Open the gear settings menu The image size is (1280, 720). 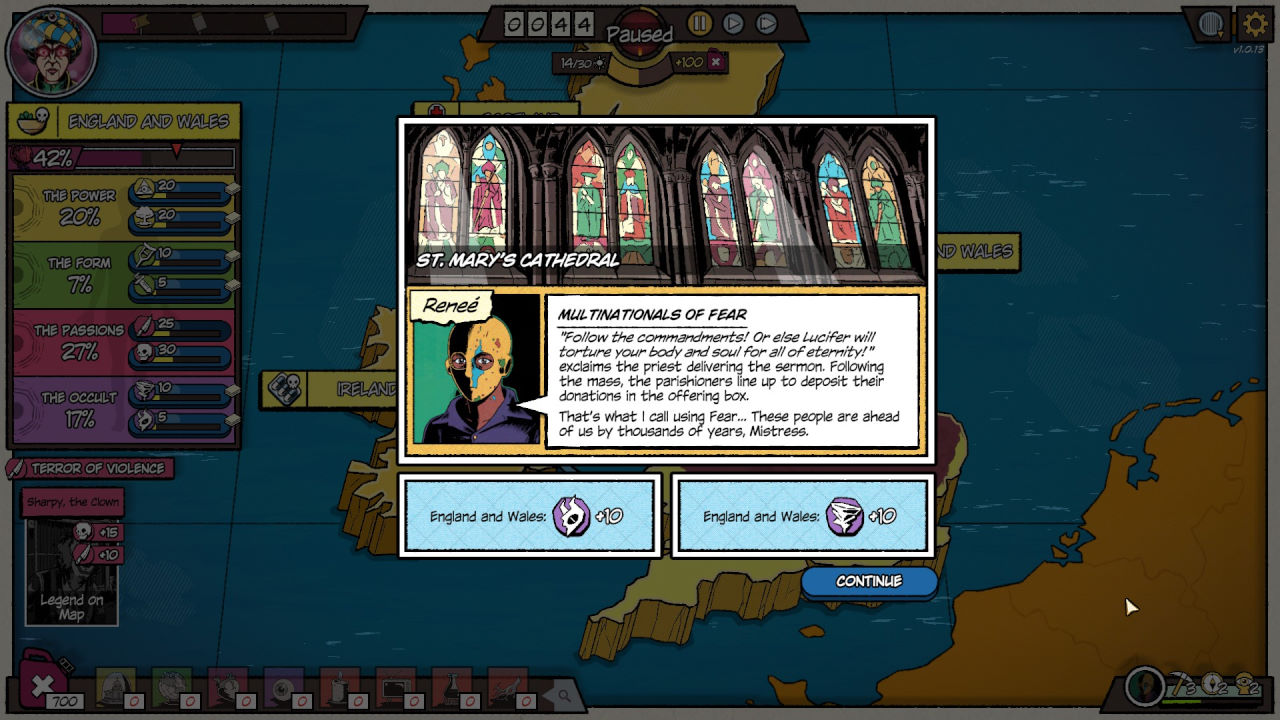point(1255,24)
